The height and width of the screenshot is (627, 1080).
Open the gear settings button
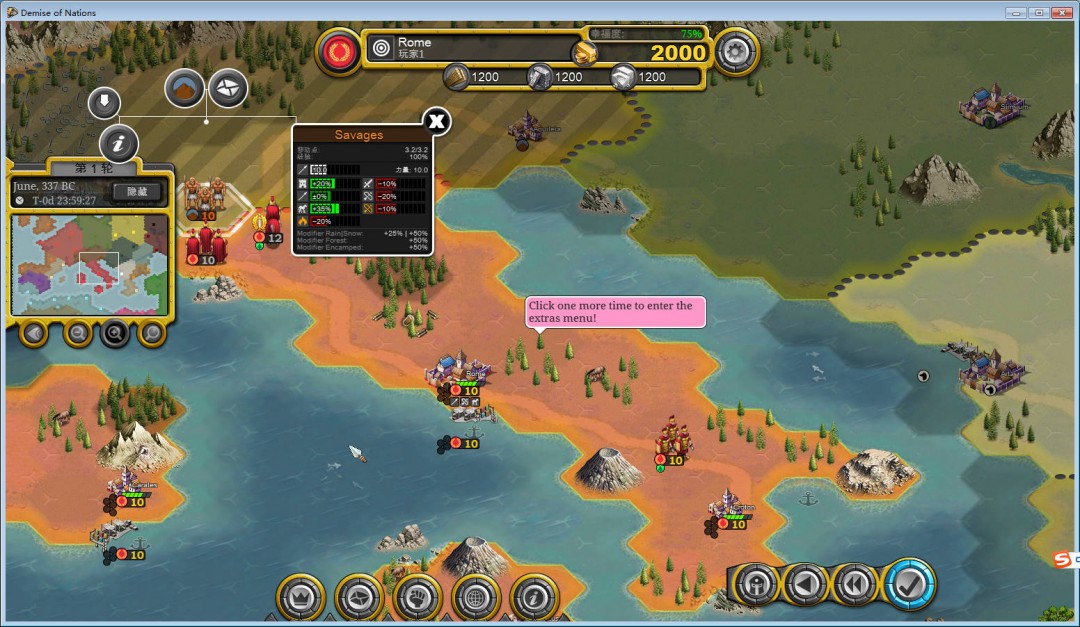coord(736,49)
